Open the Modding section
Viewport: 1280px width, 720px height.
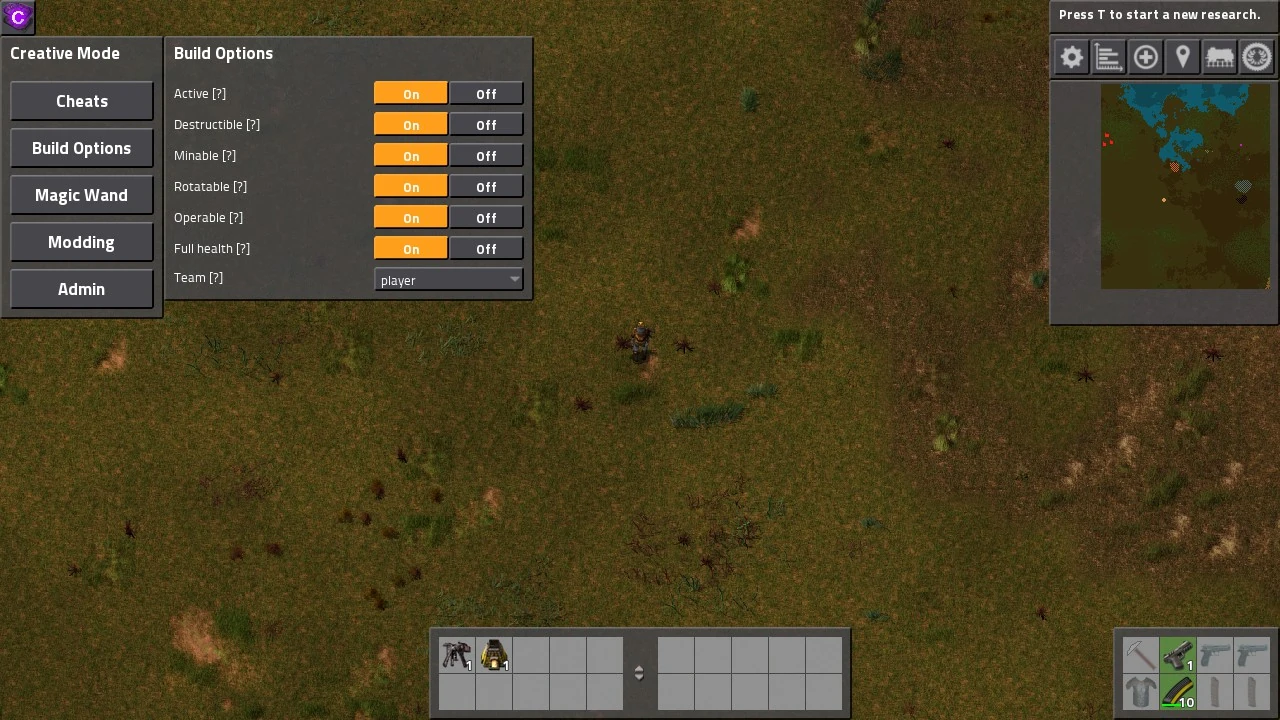(x=81, y=242)
